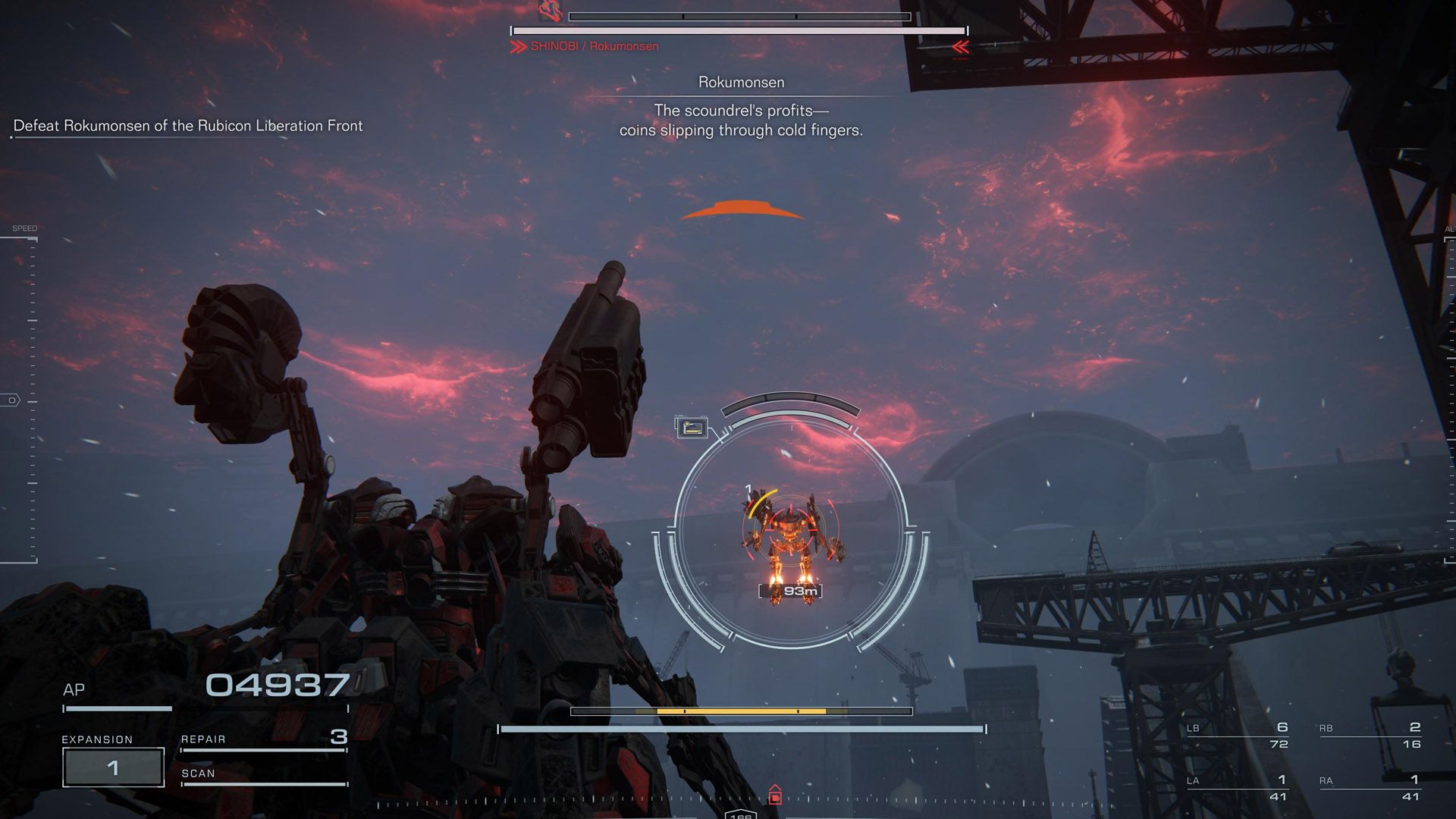The height and width of the screenshot is (819, 1456).
Task: Choose the LA weapon slot
Action: coord(1238,787)
